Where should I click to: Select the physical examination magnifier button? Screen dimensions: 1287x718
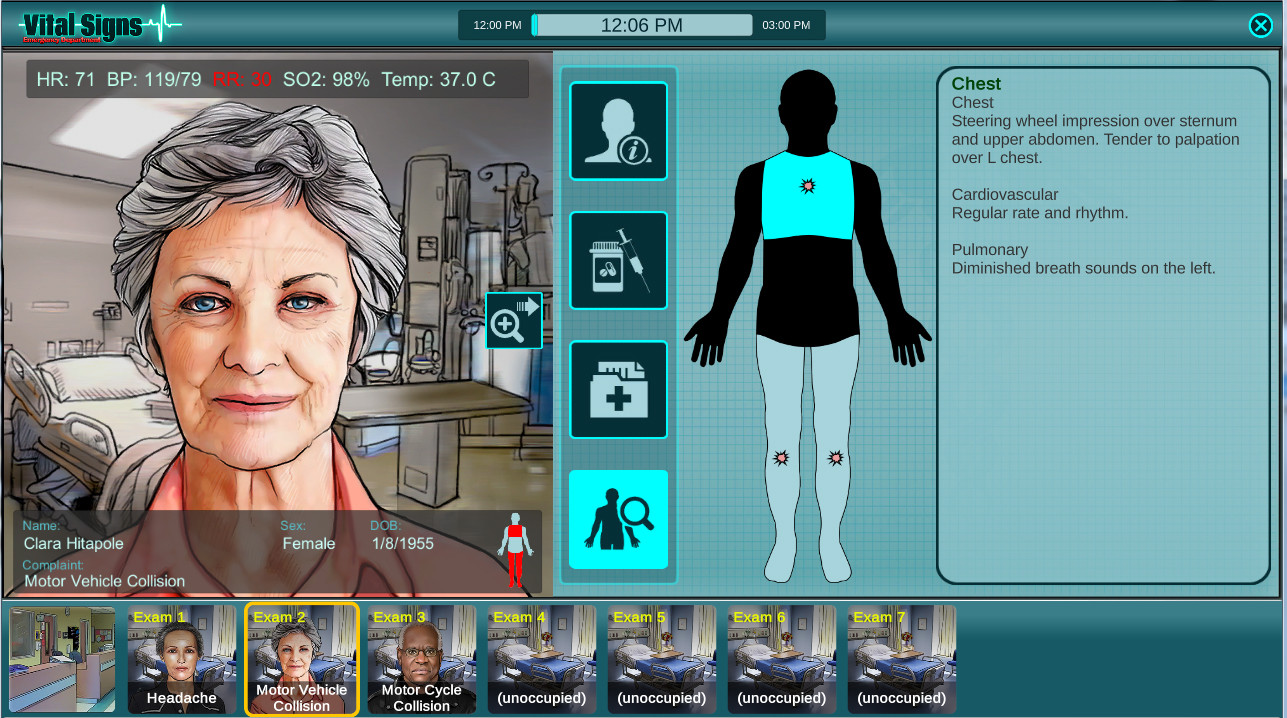[618, 519]
